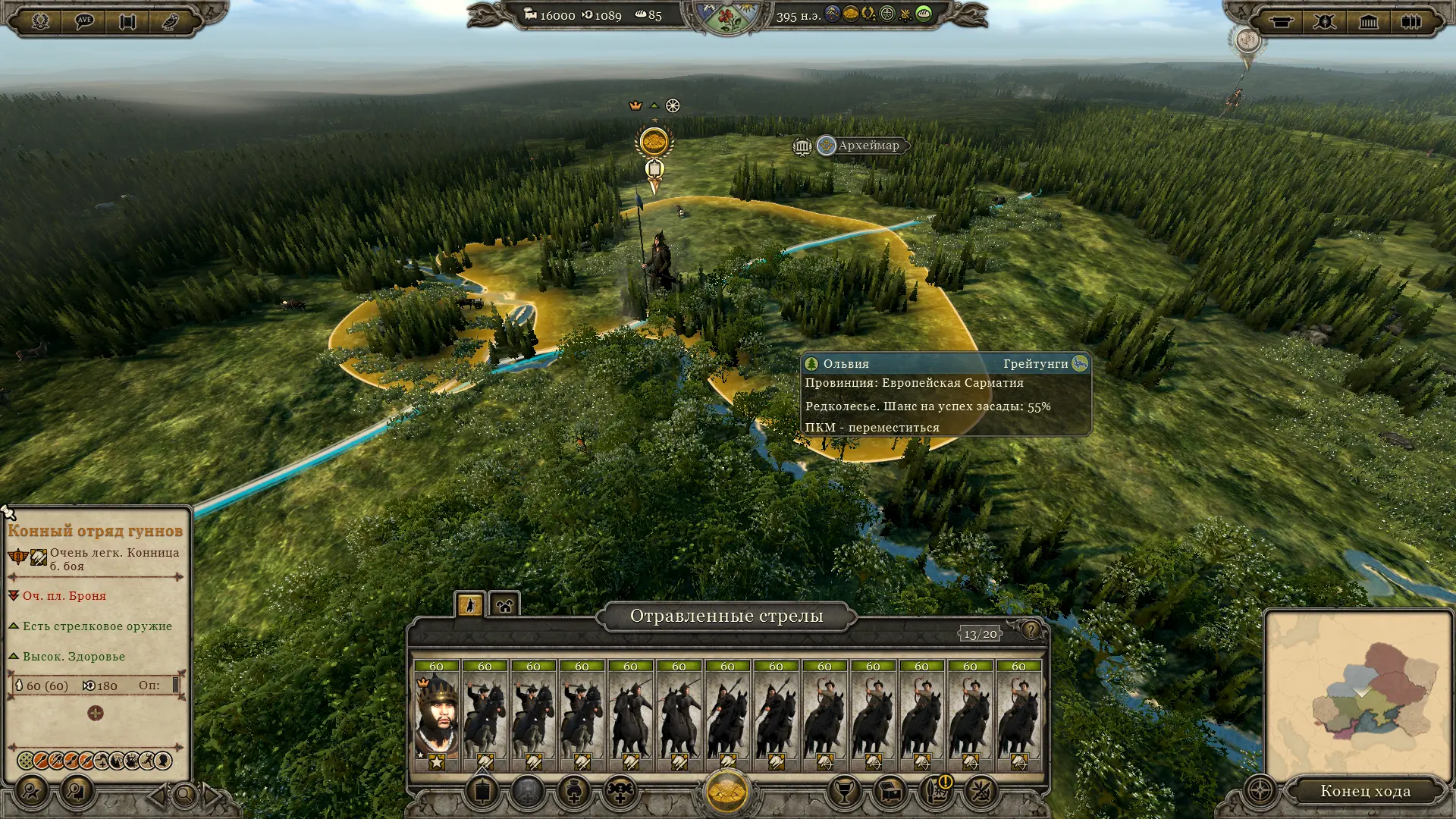Click the coin pouch plus mercenaries button
Viewport: 1456px width, 819px height.
pyautogui.click(x=574, y=792)
